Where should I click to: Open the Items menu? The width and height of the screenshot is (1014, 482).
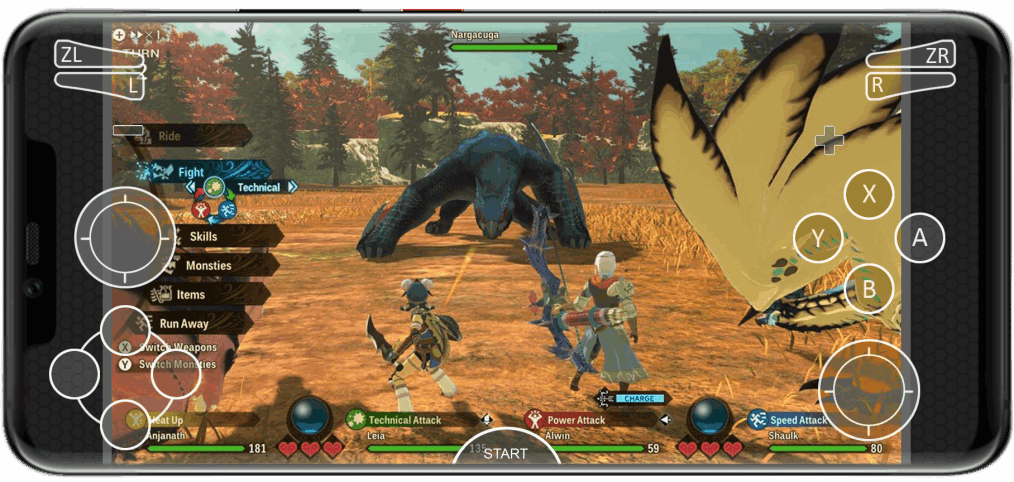(x=190, y=295)
